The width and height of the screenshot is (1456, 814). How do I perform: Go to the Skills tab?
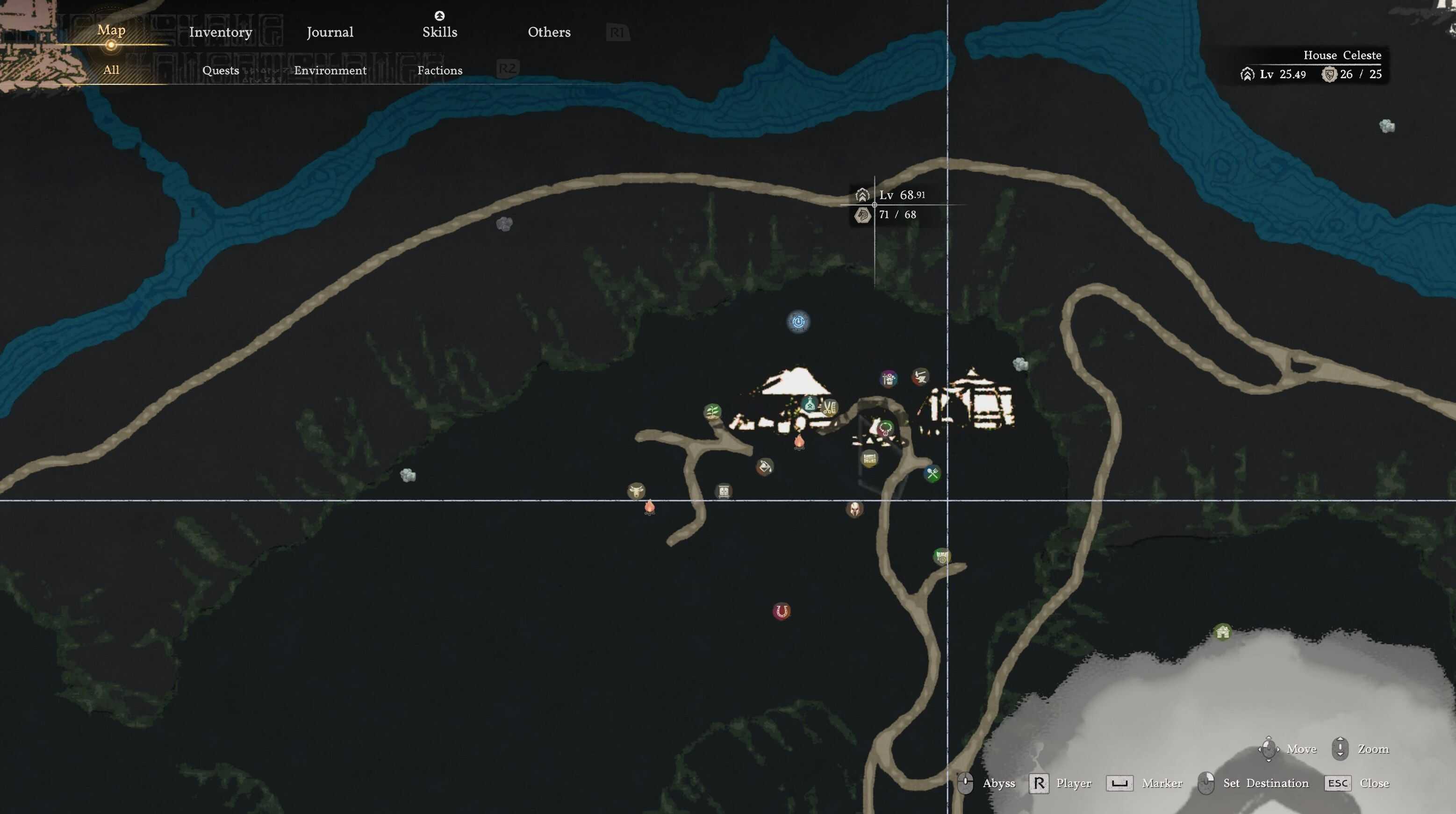[440, 32]
